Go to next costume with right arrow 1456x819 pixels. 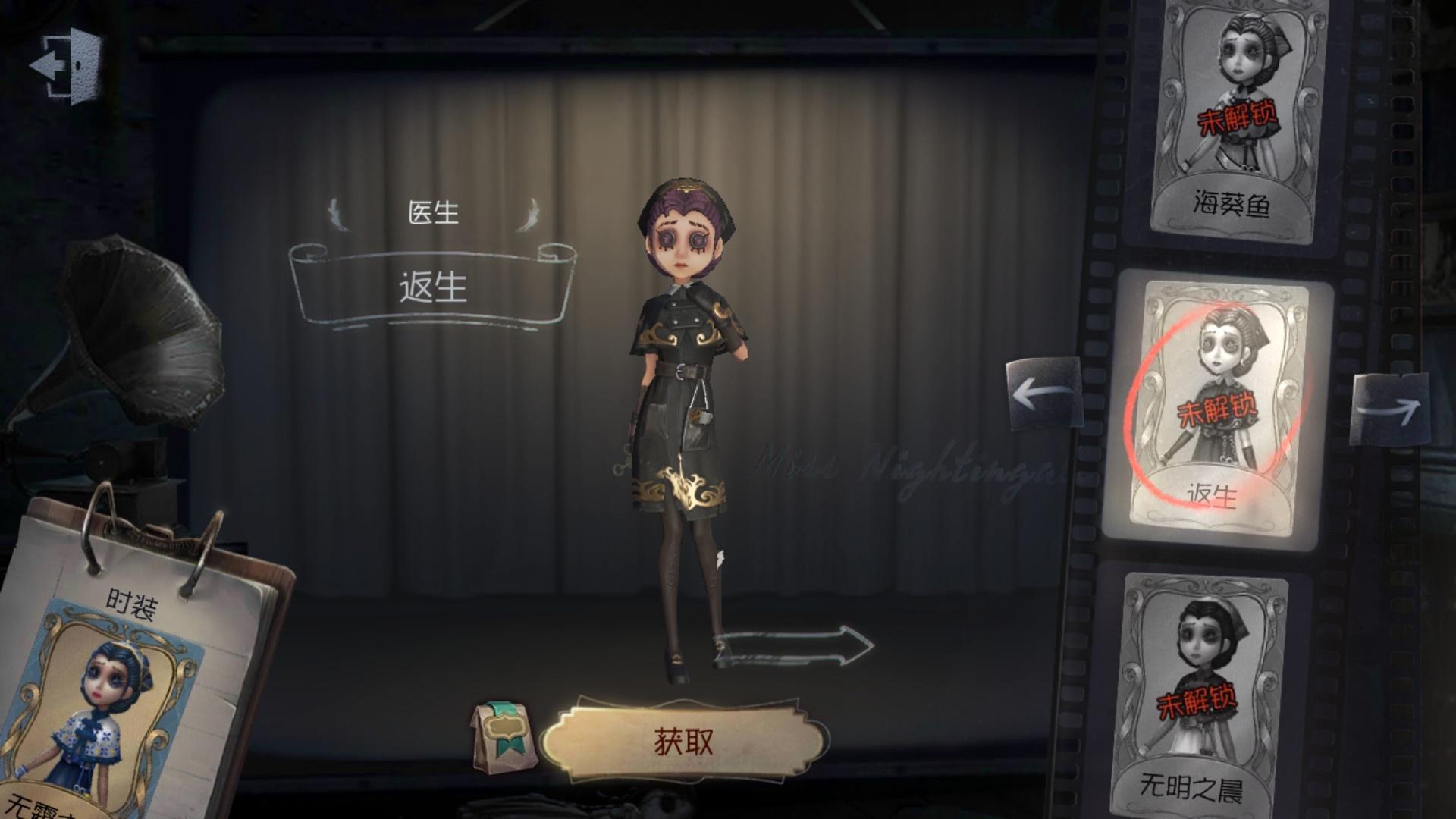coord(1388,409)
